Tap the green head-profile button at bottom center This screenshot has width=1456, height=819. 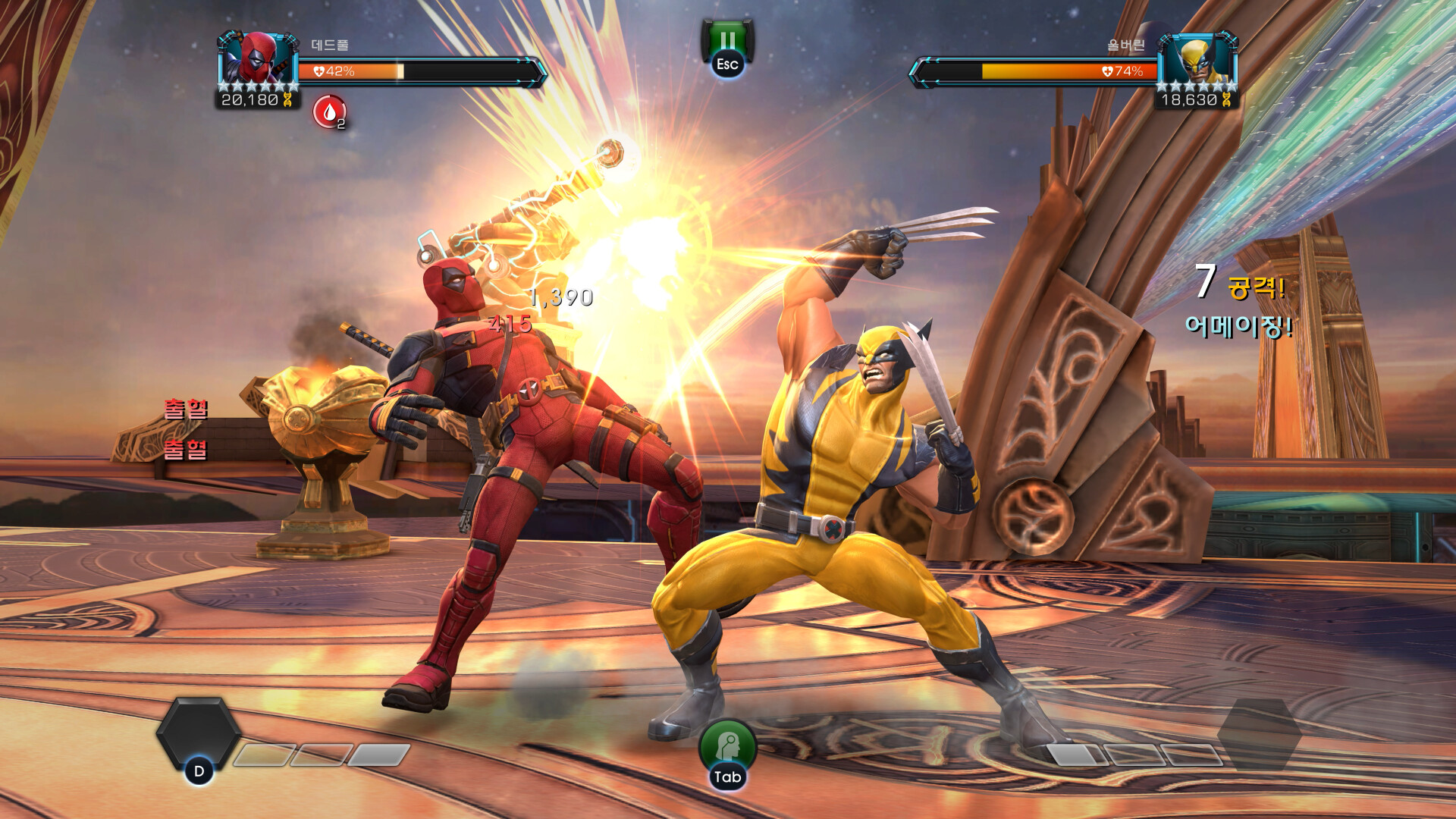(x=727, y=745)
